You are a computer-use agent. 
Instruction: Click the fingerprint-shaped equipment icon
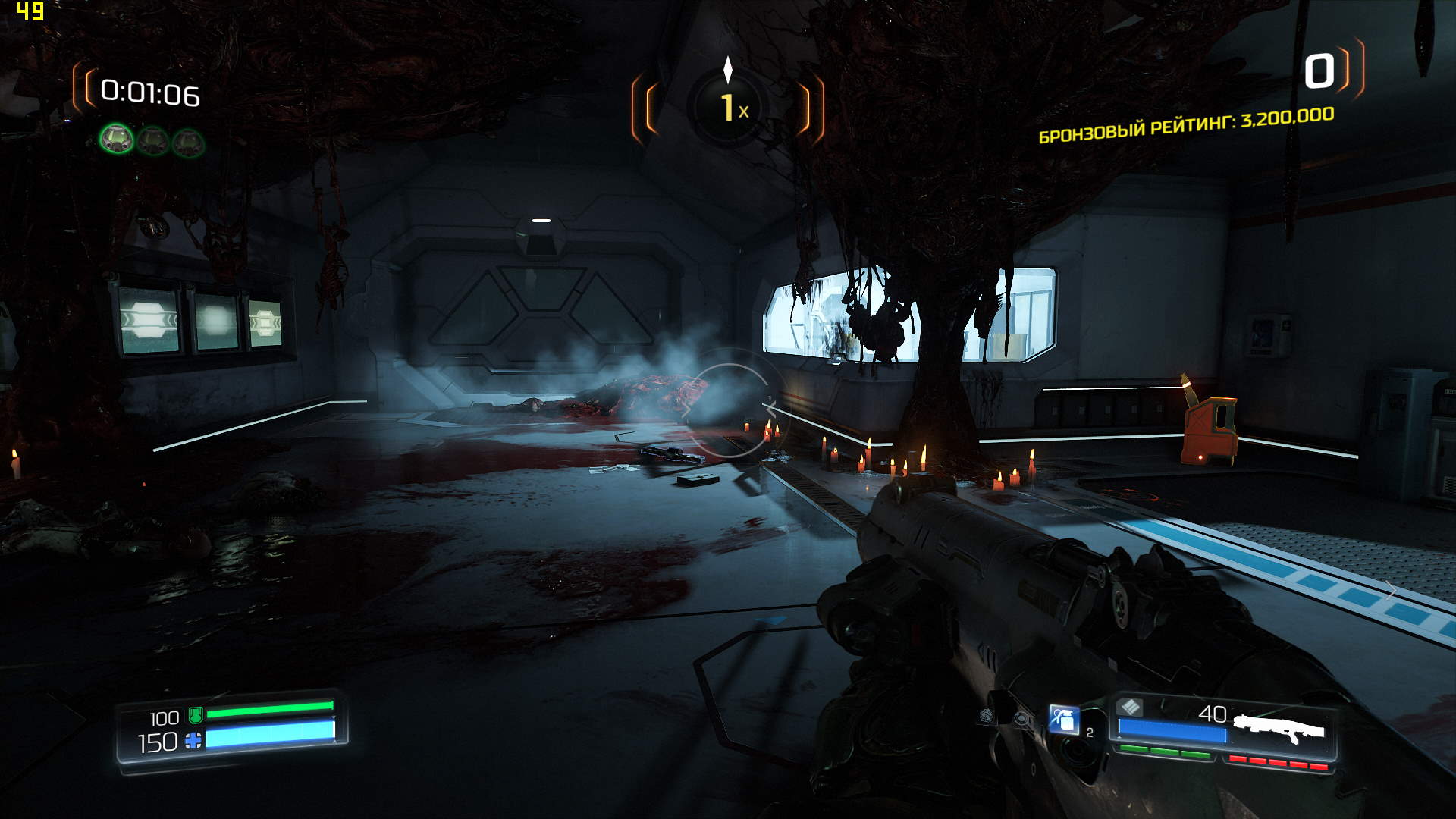pyautogui.click(x=986, y=715)
